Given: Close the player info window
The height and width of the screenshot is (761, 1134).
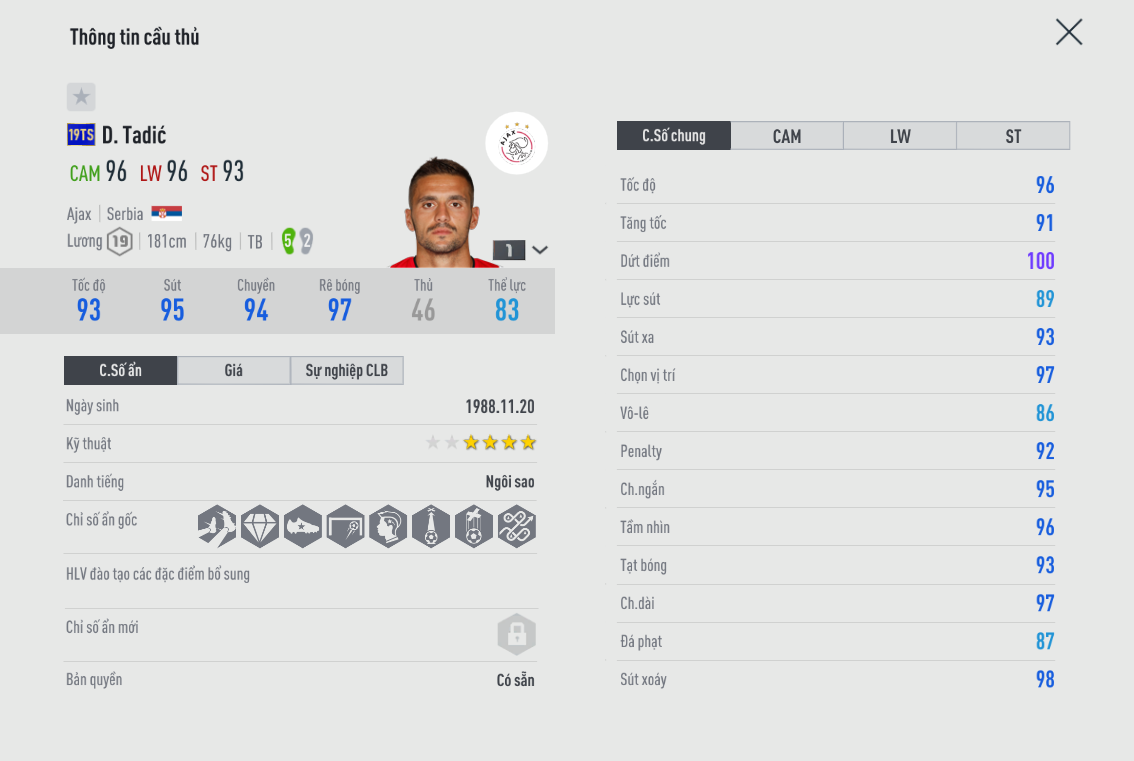Looking at the screenshot, I should pos(1069,33).
